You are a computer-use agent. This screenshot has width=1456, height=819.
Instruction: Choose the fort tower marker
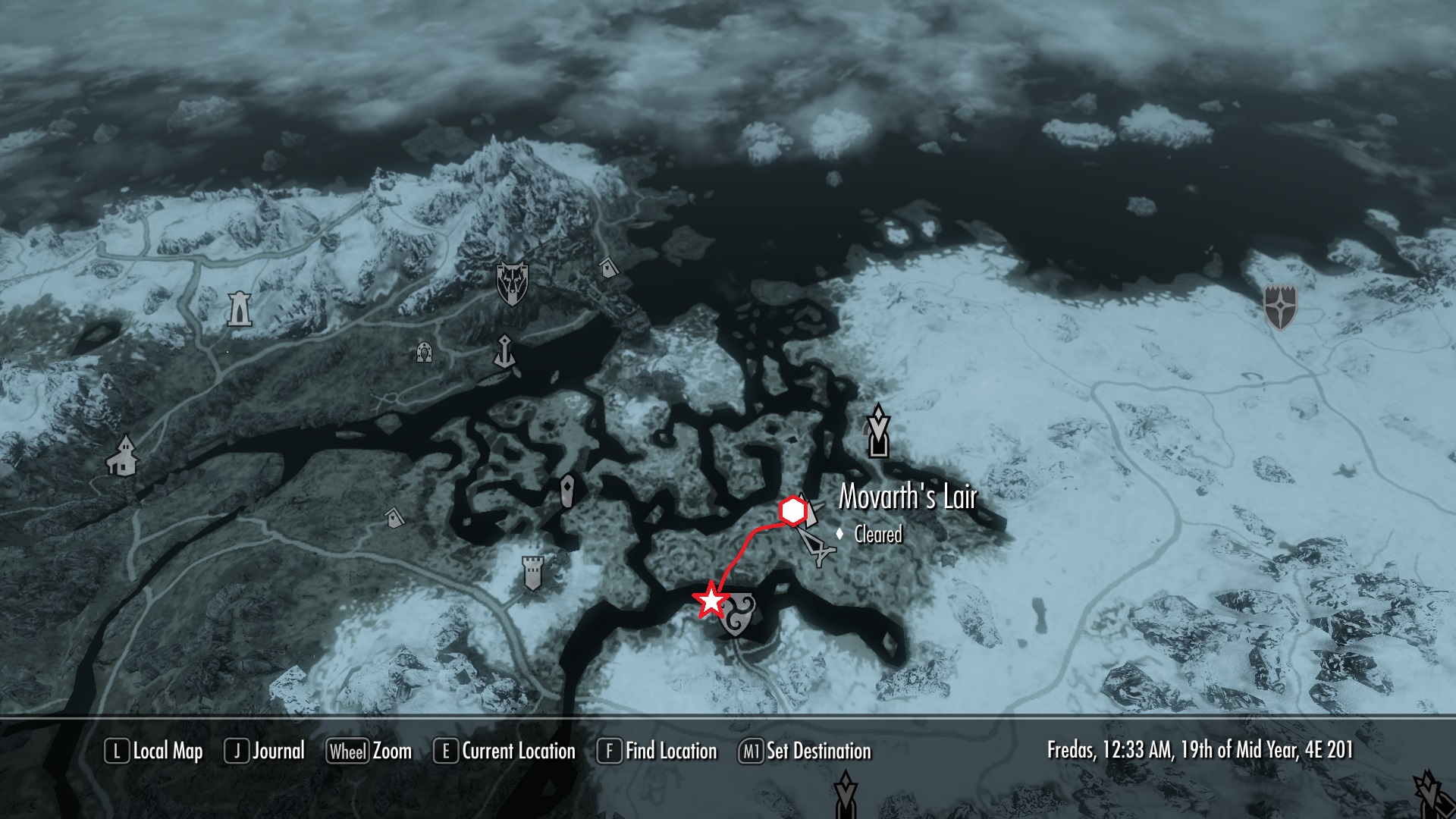click(534, 573)
